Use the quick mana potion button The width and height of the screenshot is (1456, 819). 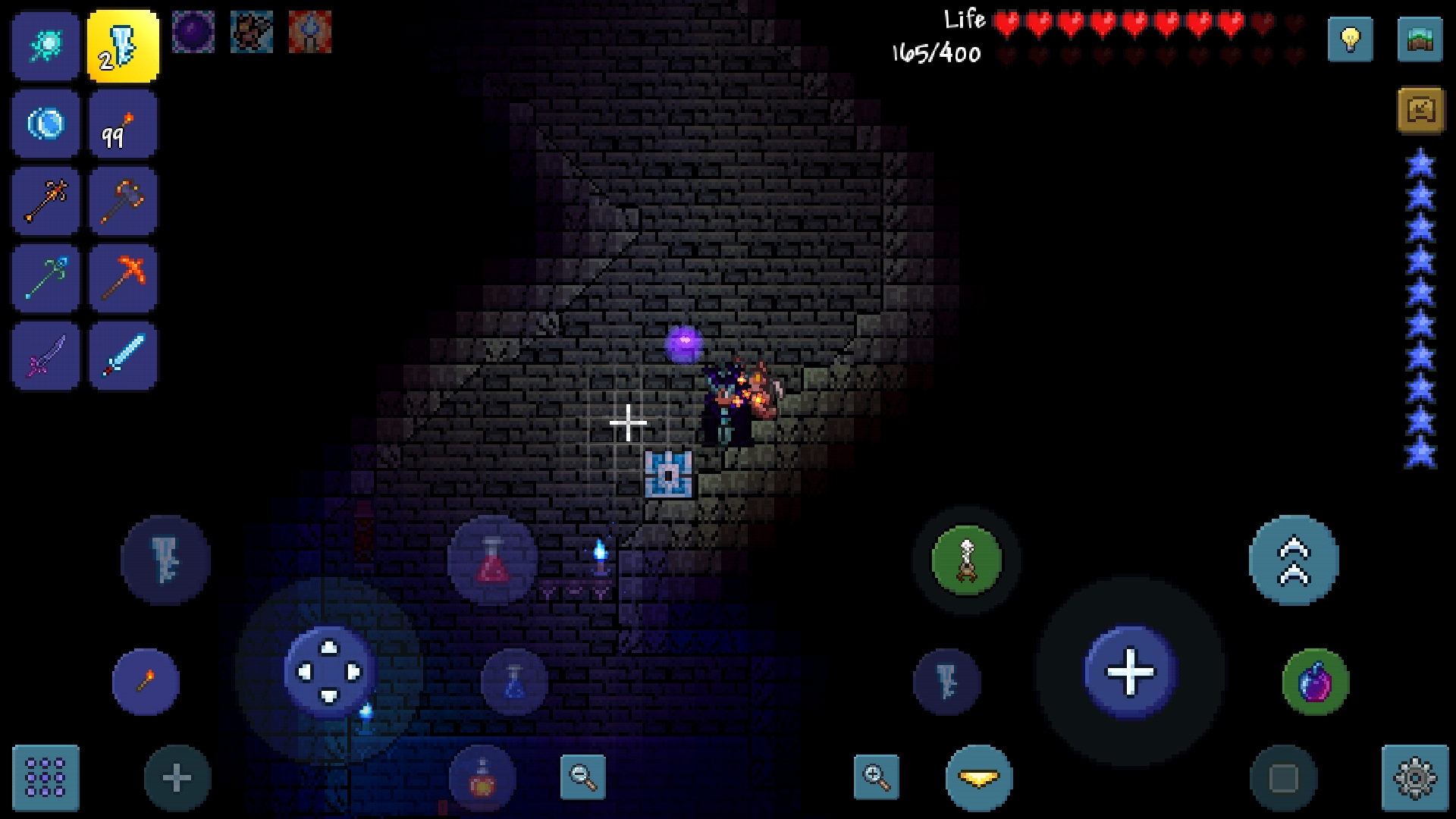(514, 682)
